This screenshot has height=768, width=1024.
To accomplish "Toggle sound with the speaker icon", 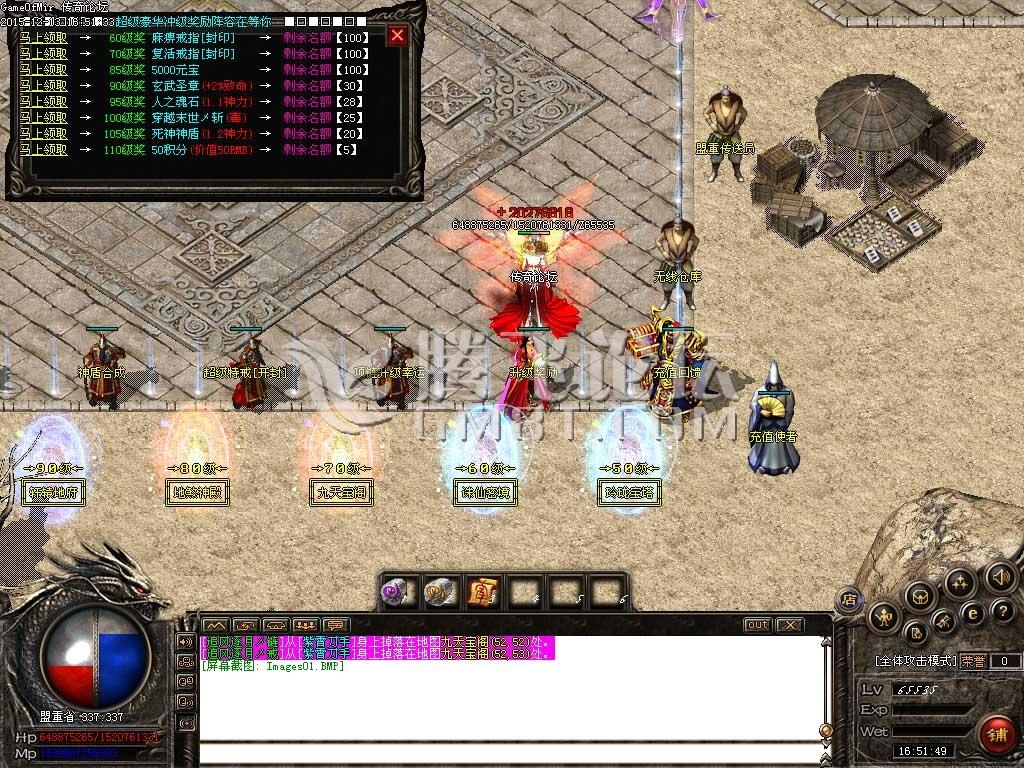I will click(x=999, y=577).
